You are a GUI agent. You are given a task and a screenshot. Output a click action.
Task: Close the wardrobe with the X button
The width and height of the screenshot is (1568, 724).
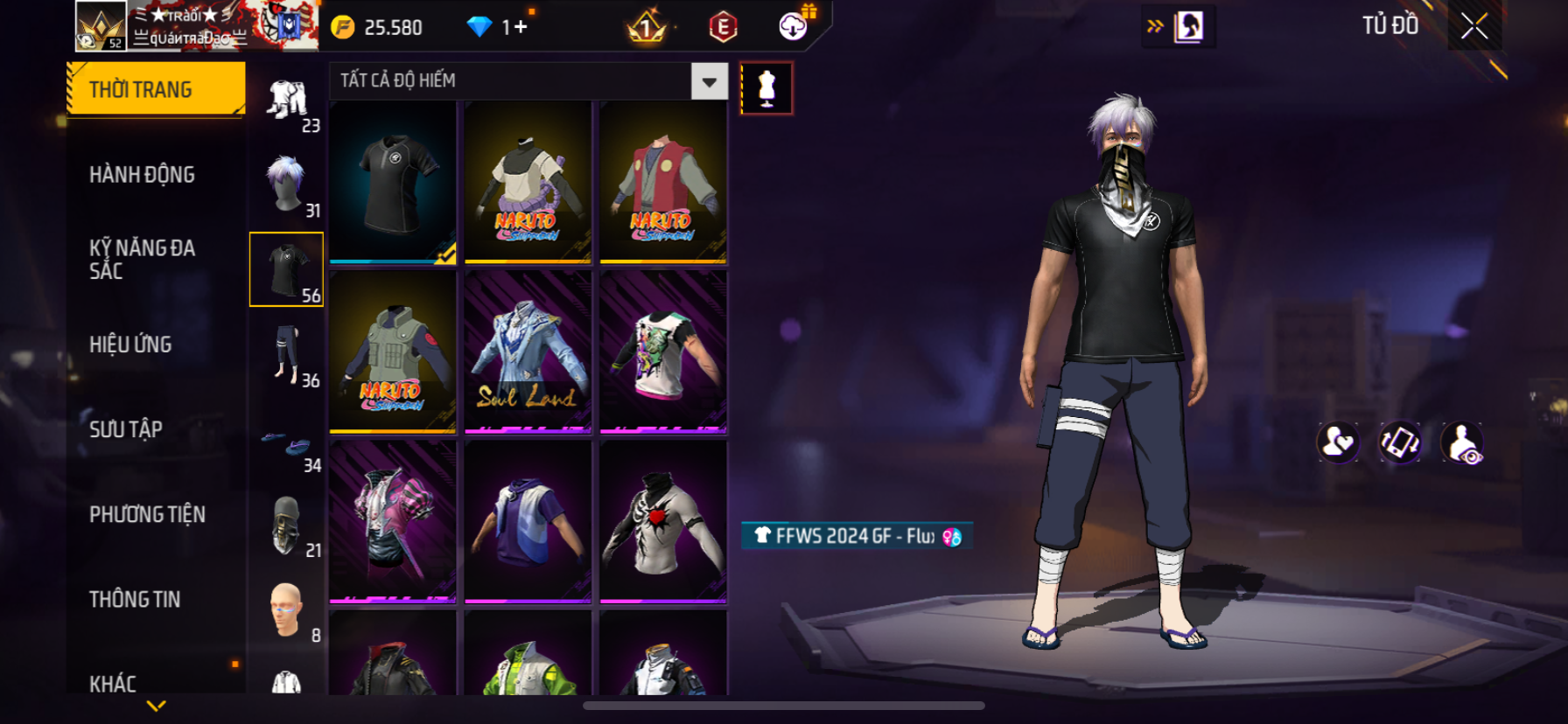[1474, 27]
